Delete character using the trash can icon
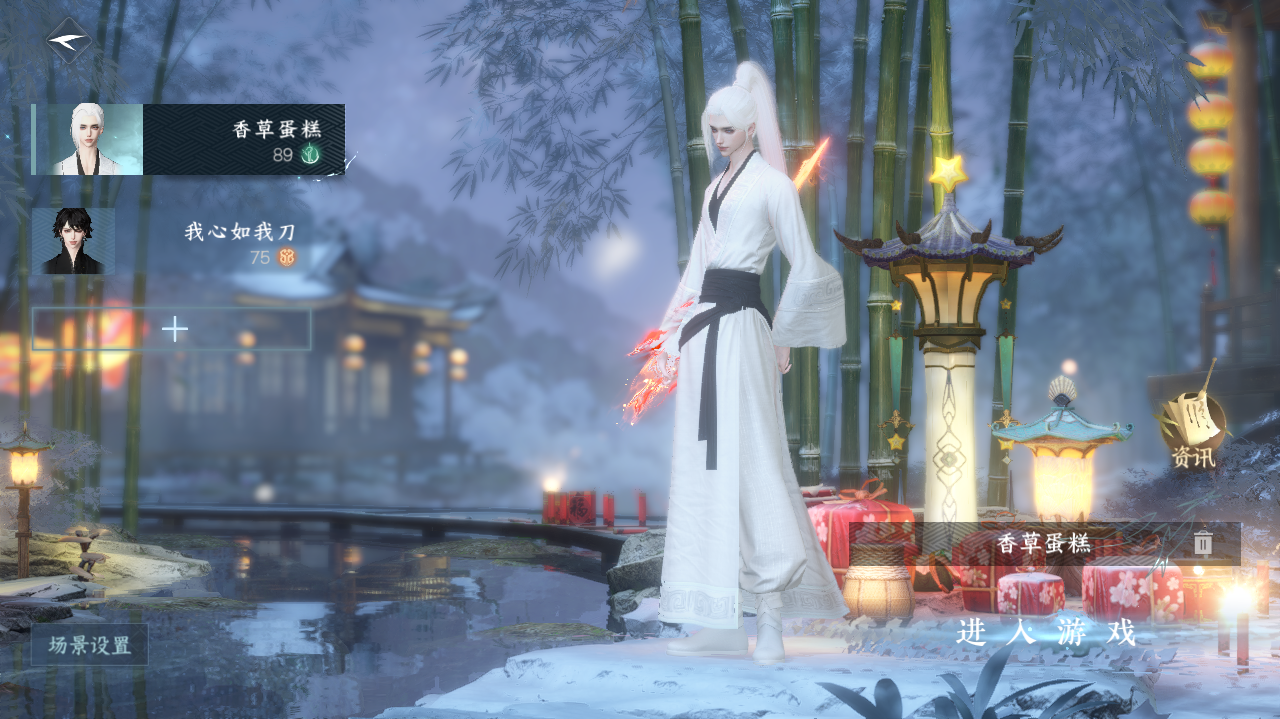 click(x=1203, y=544)
